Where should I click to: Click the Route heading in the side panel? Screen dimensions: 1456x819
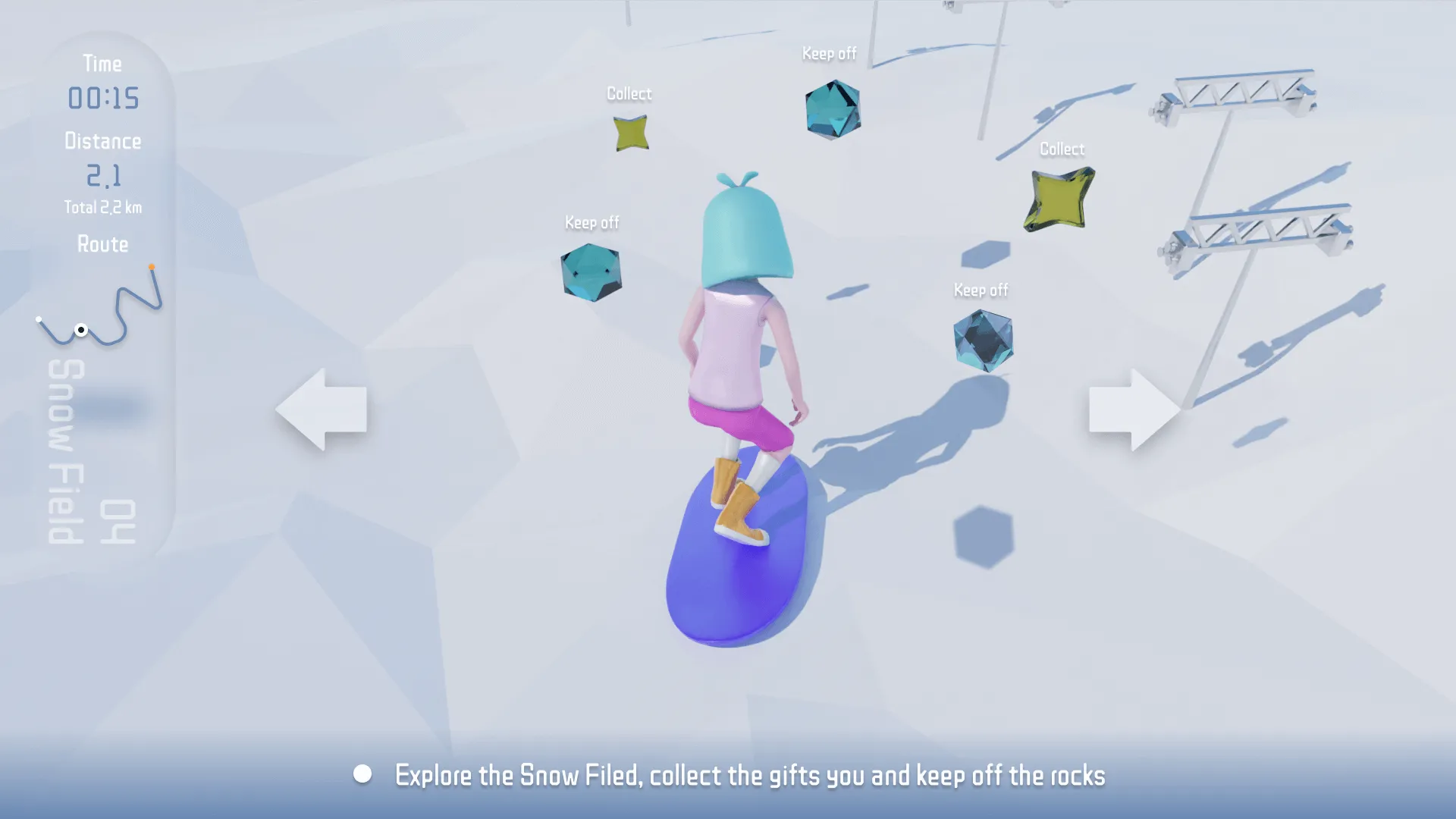pyautogui.click(x=102, y=244)
